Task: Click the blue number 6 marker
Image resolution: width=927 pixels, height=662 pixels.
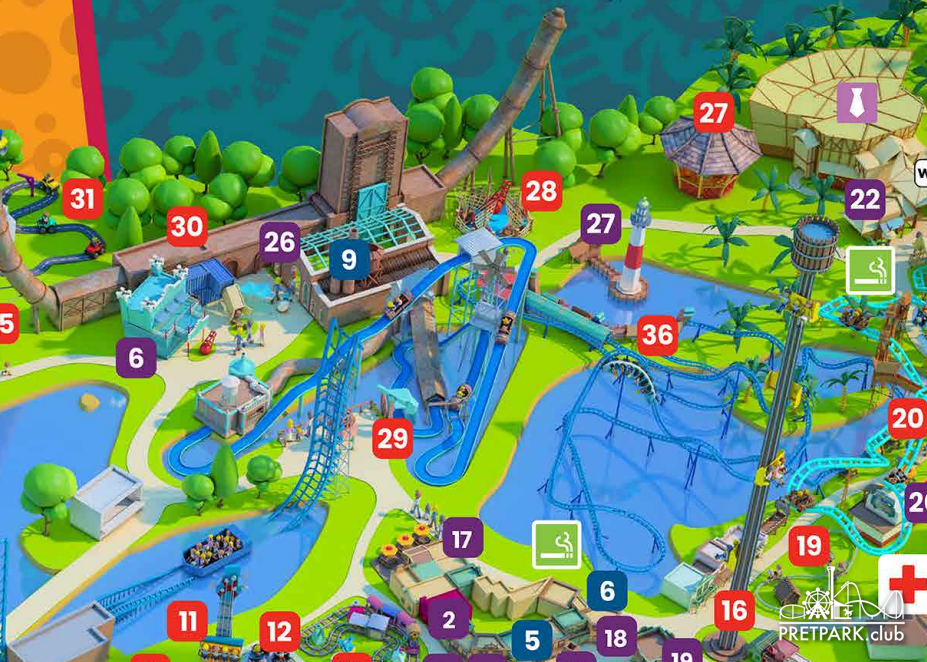Action: [607, 590]
